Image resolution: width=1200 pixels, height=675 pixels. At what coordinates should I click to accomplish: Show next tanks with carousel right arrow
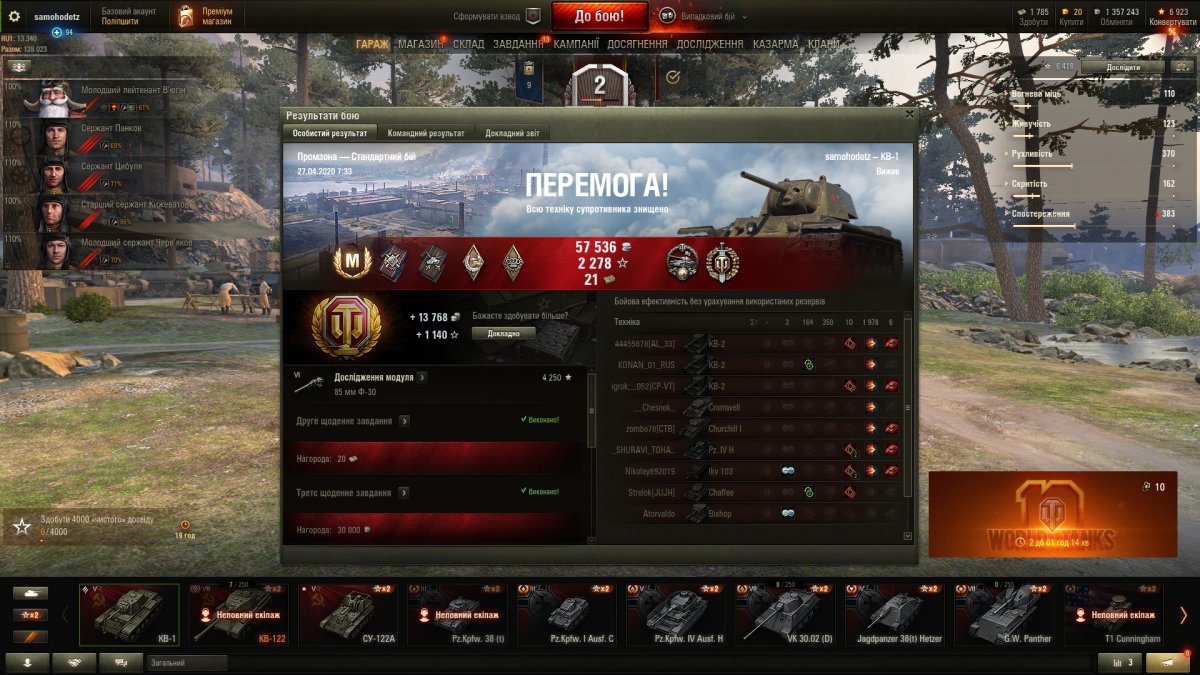(x=1183, y=615)
